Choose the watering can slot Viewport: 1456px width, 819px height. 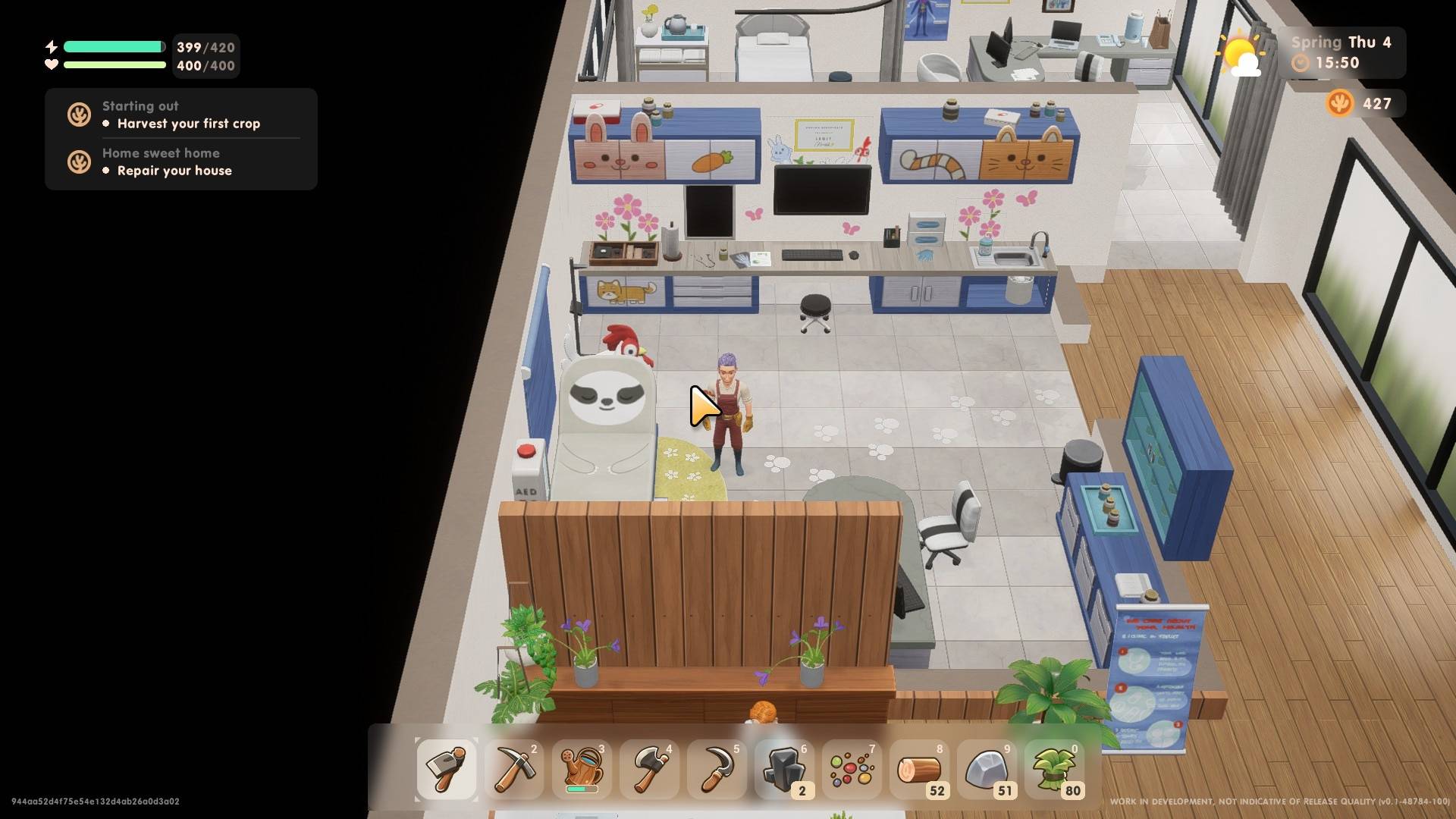[x=582, y=769]
